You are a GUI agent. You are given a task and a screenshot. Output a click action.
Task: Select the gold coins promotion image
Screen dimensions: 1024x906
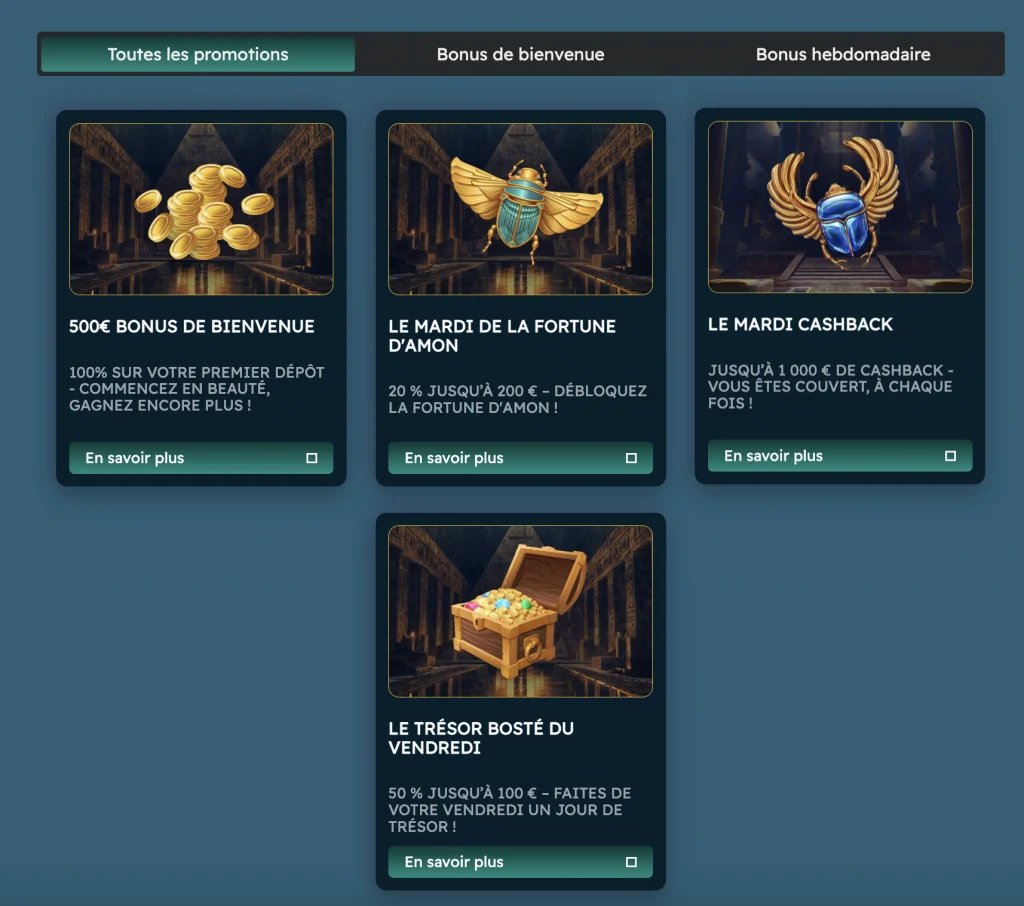point(201,209)
